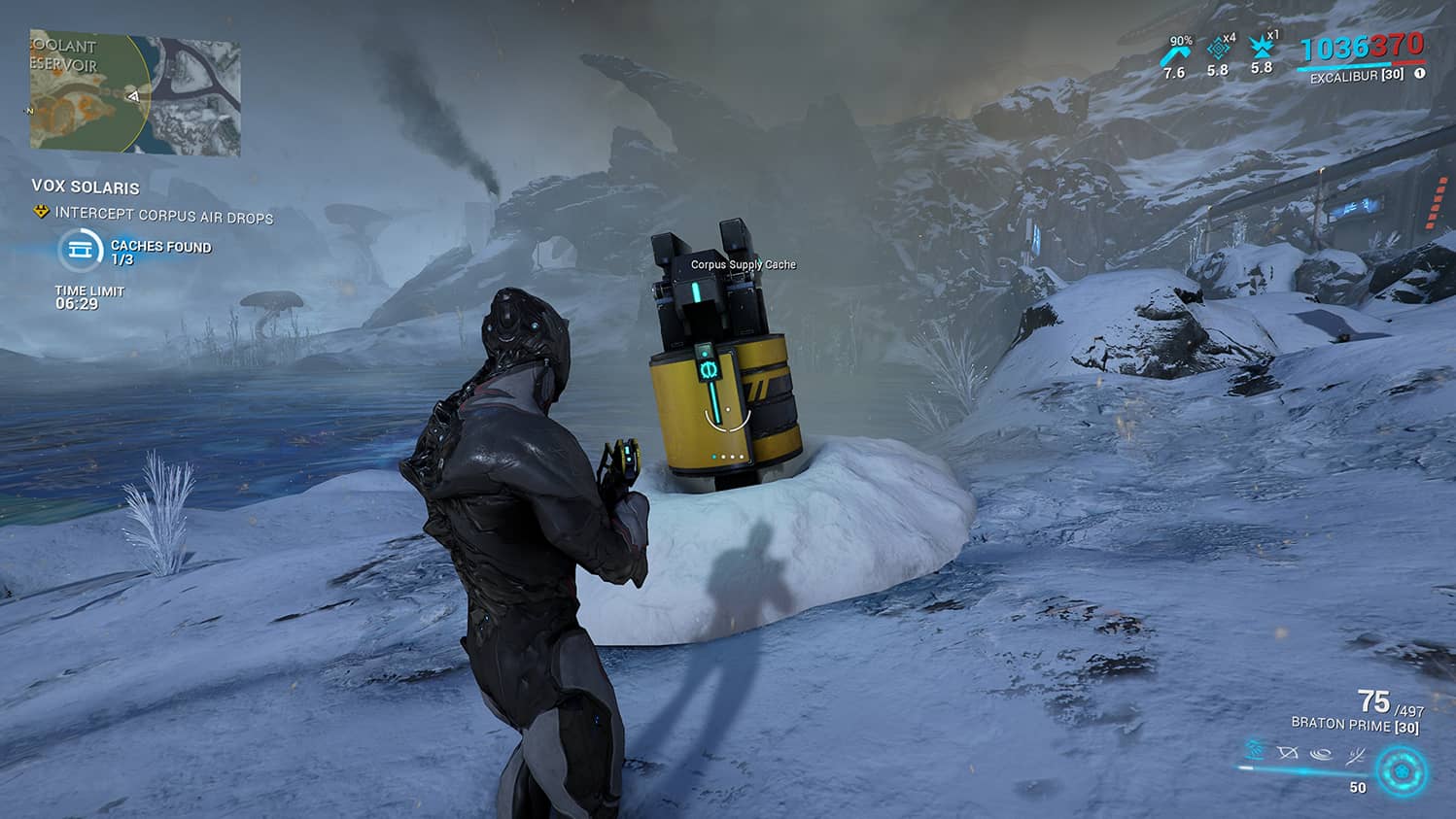Click the glowing energy orb icon
Image resolution: width=1456 pixels, height=819 pixels.
click(x=1401, y=772)
